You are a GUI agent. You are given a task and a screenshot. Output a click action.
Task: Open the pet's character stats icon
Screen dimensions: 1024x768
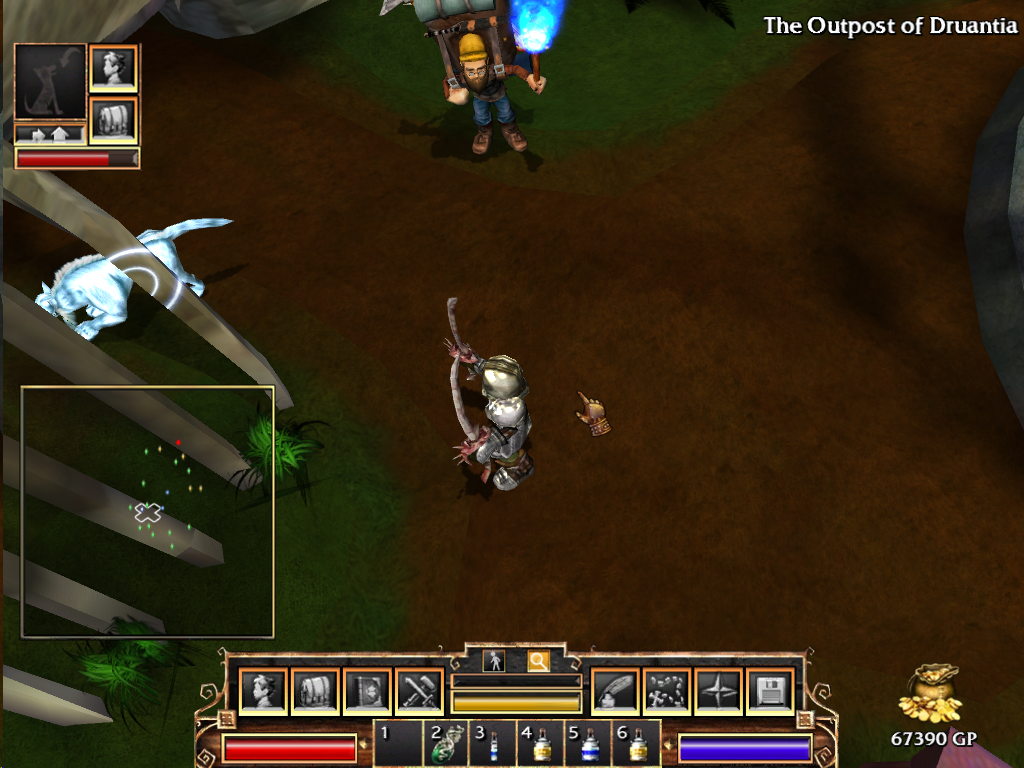pyautogui.click(x=113, y=68)
